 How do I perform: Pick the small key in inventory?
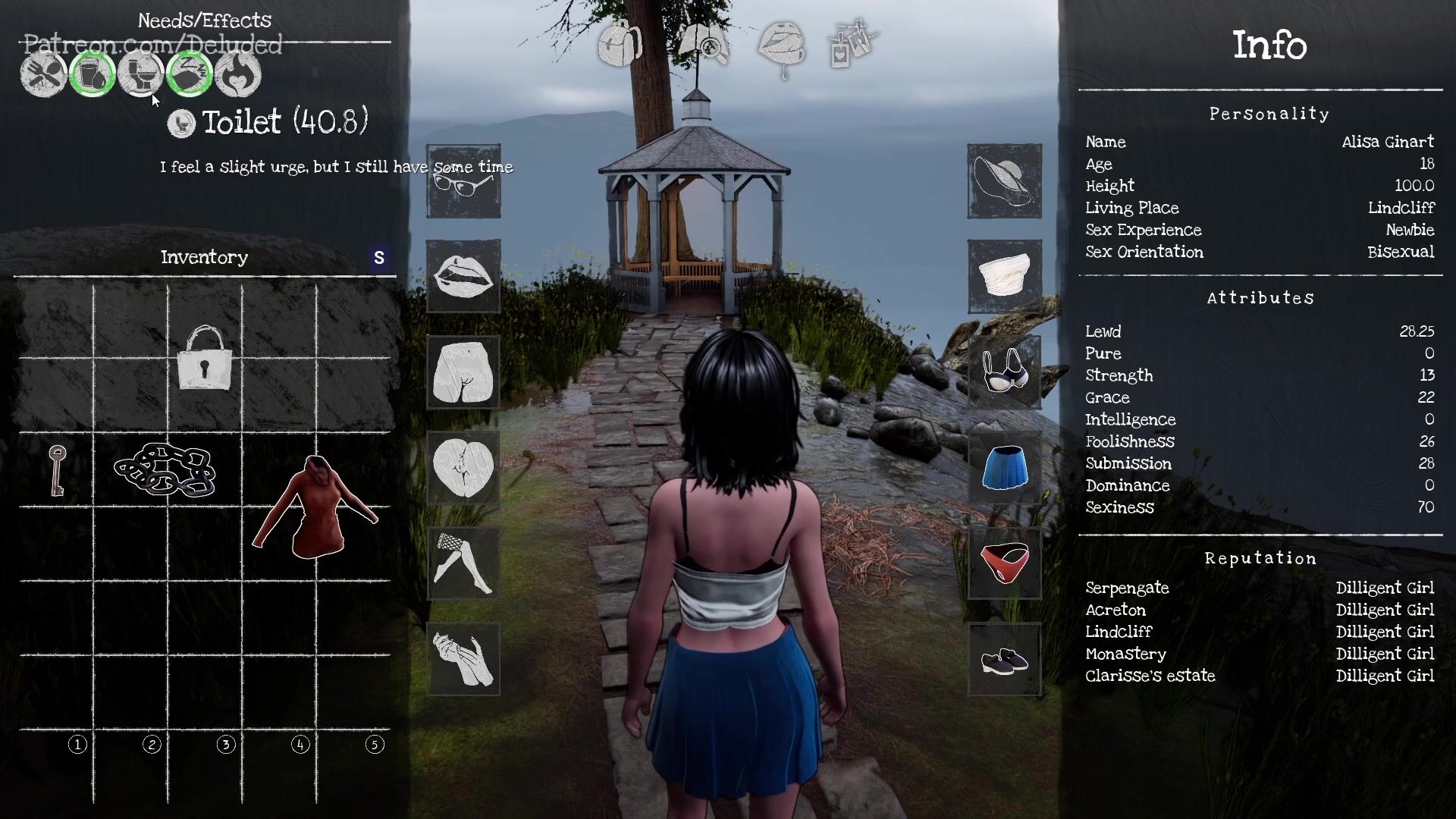(57, 470)
